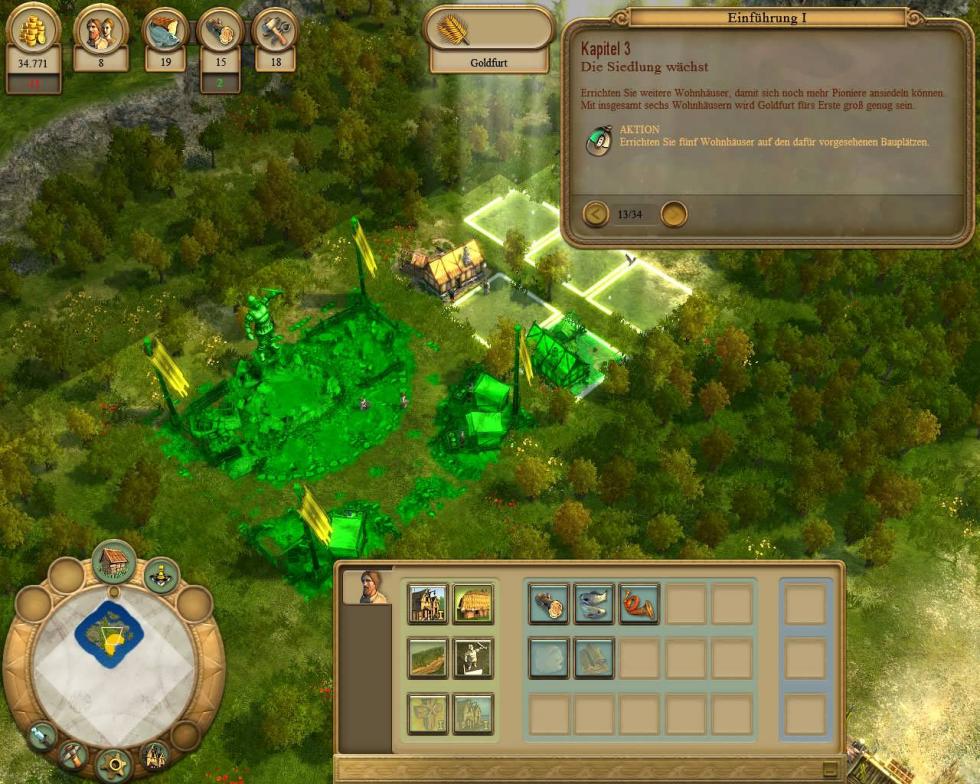Image resolution: width=980 pixels, height=784 pixels.
Task: Select the Goldfurt settlement name plate
Action: (489, 61)
